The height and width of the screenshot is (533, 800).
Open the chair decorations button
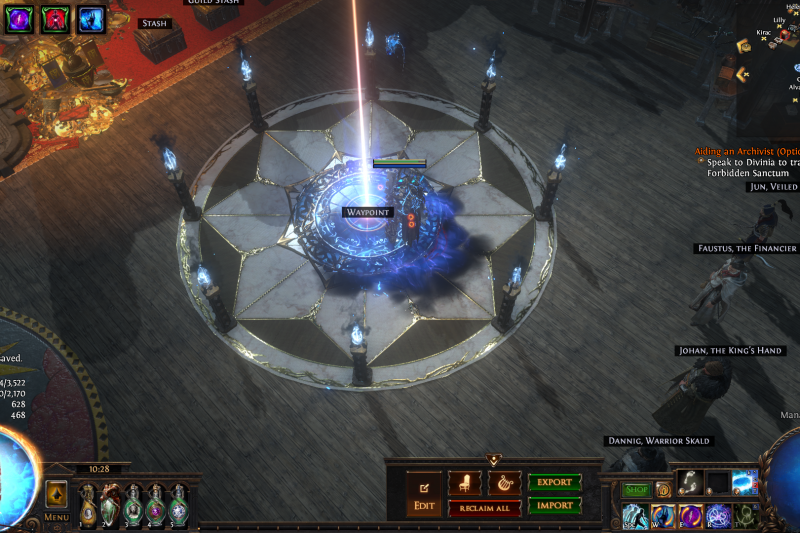point(464,483)
